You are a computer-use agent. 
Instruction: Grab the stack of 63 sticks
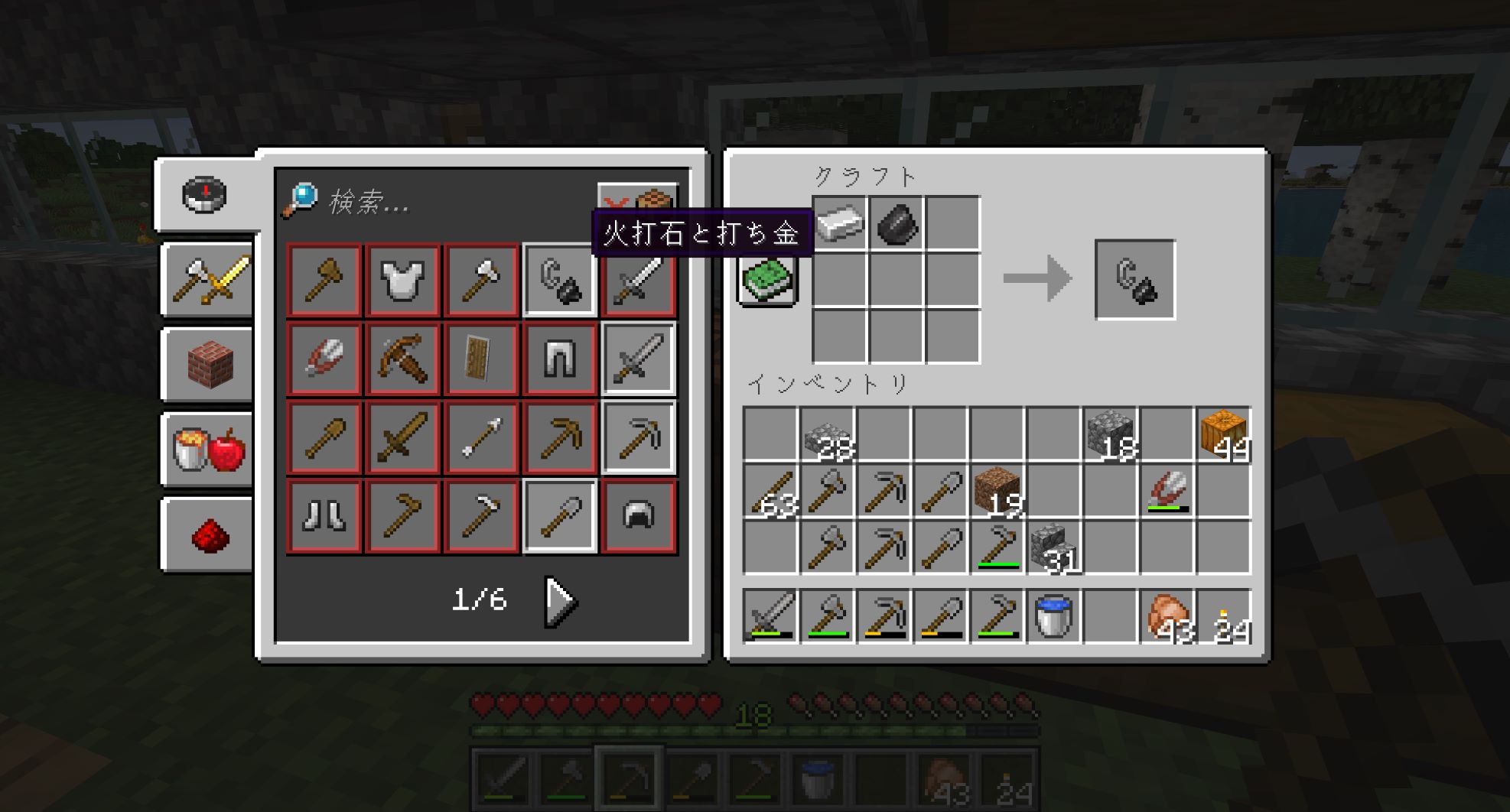click(x=771, y=491)
